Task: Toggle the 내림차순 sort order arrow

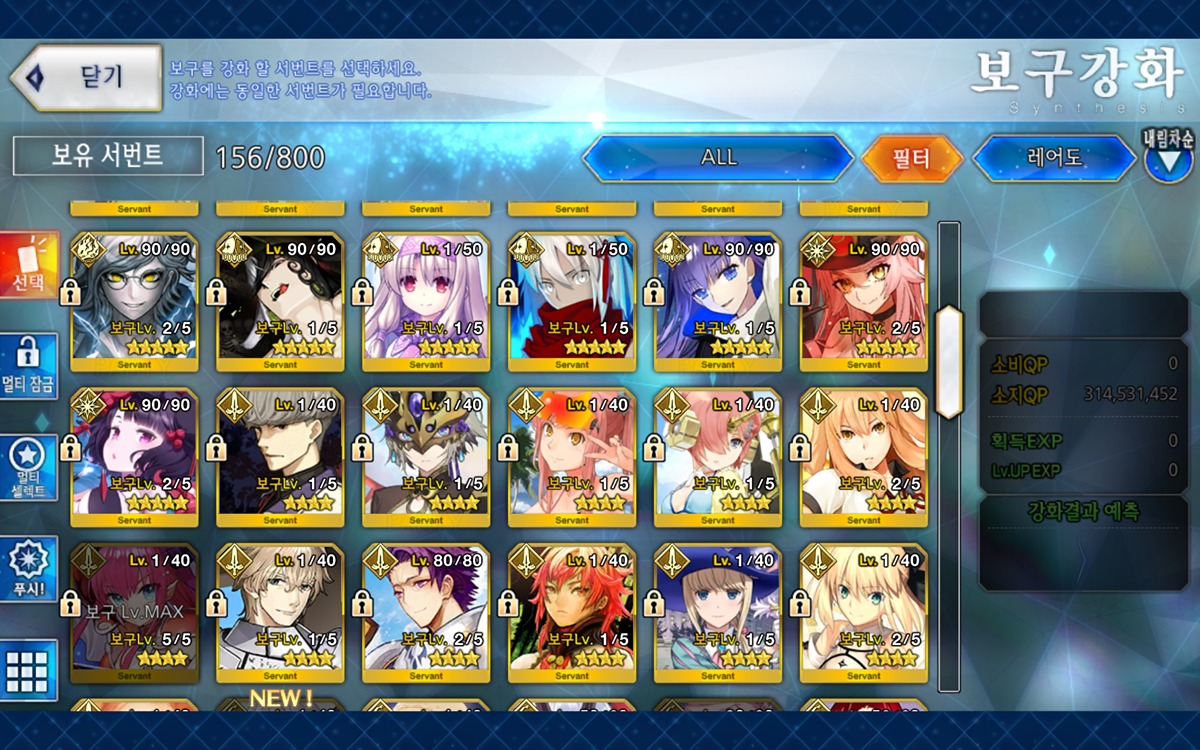Action: click(x=1168, y=160)
